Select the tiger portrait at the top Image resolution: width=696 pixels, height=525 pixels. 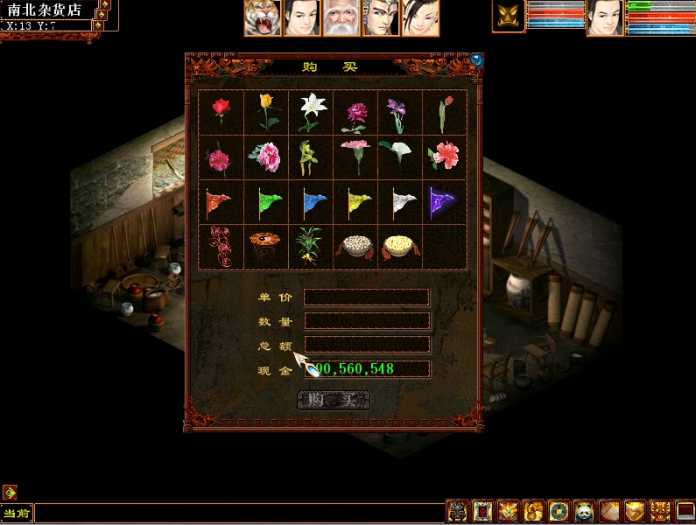click(261, 18)
